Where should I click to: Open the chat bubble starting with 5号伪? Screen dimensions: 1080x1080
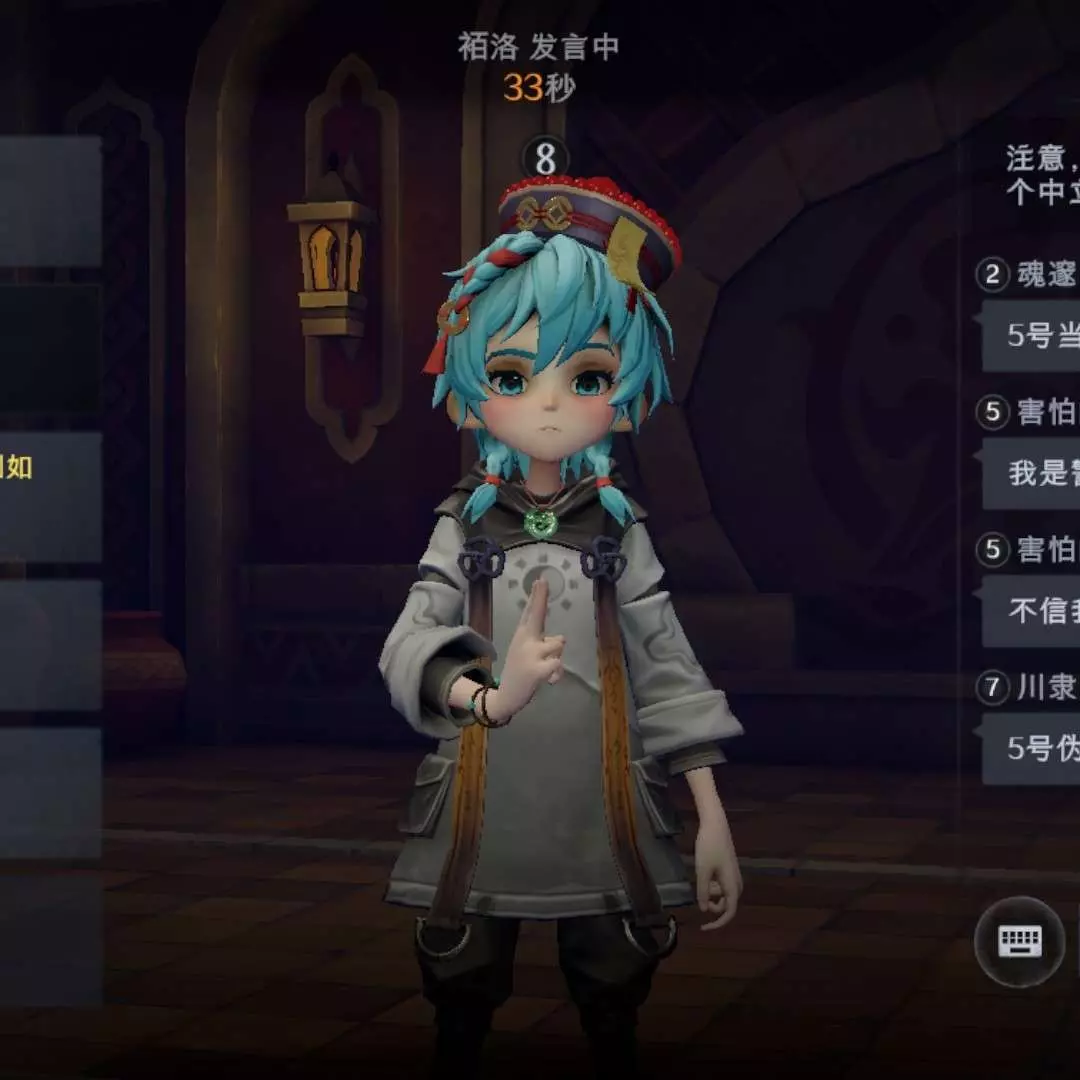(1040, 748)
